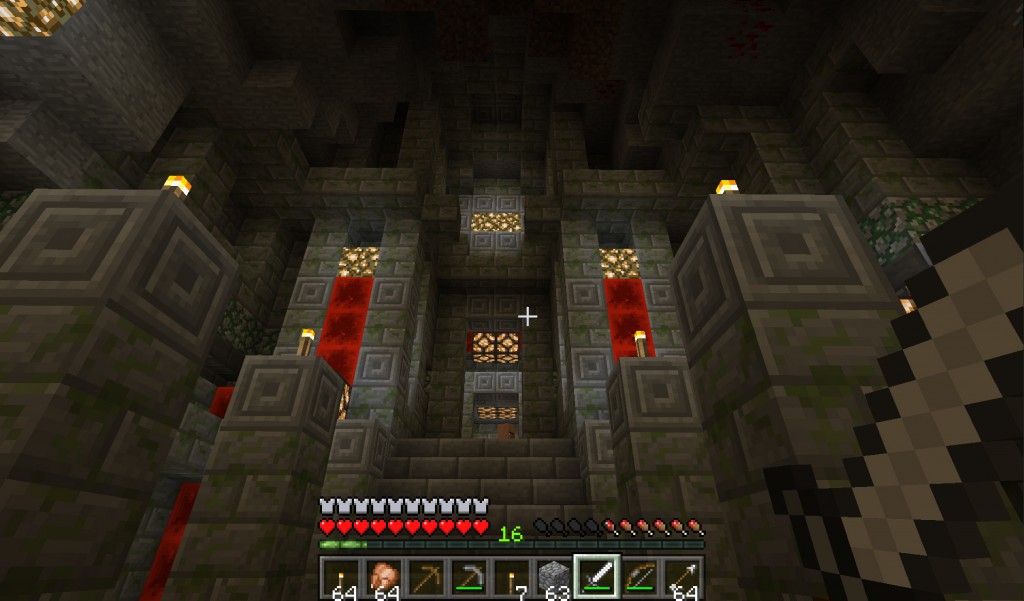This screenshot has width=1024, height=601.
Task: Pick the cobblestone block slot
Action: click(554, 578)
